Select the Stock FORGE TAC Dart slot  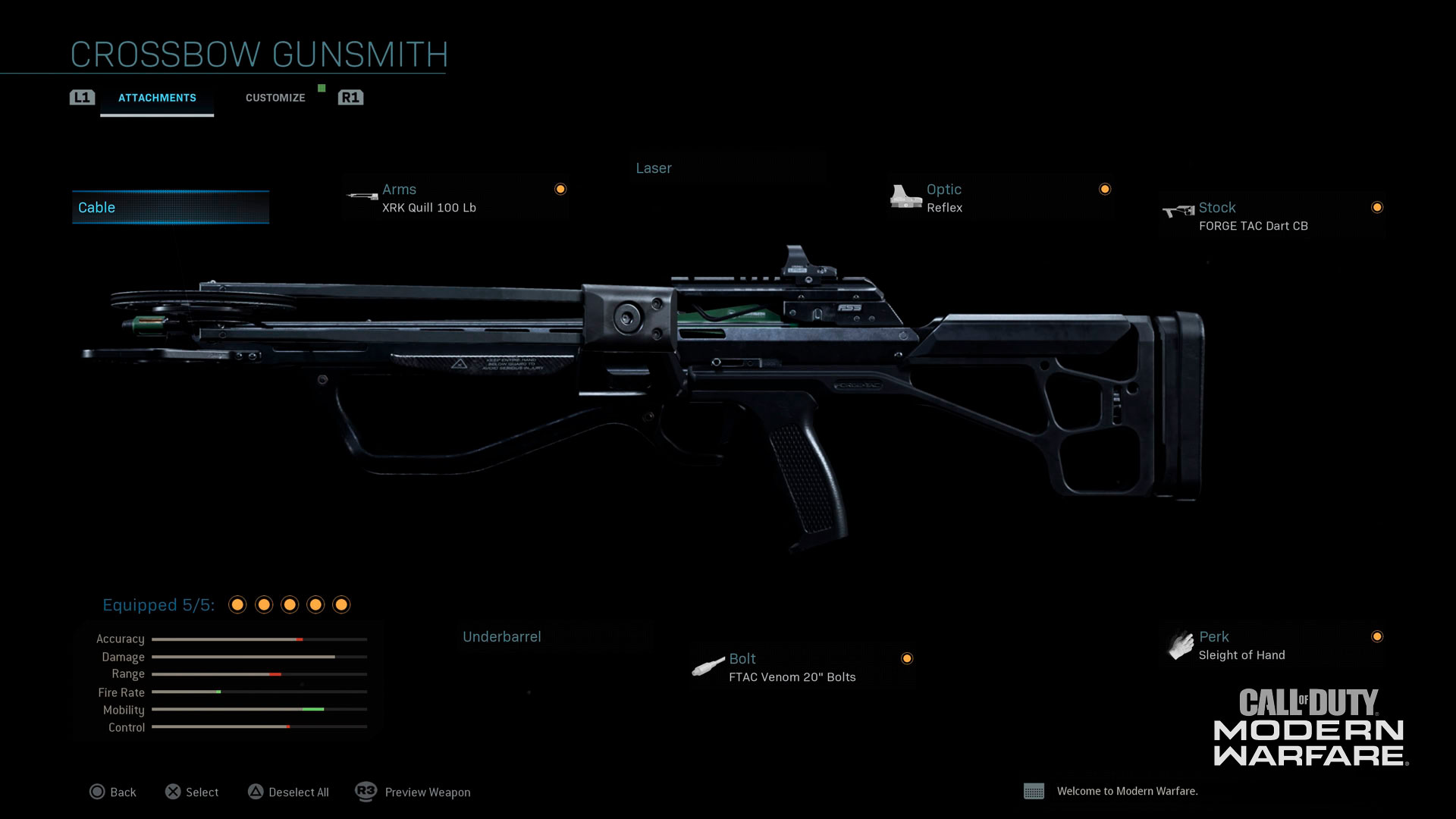(1272, 217)
